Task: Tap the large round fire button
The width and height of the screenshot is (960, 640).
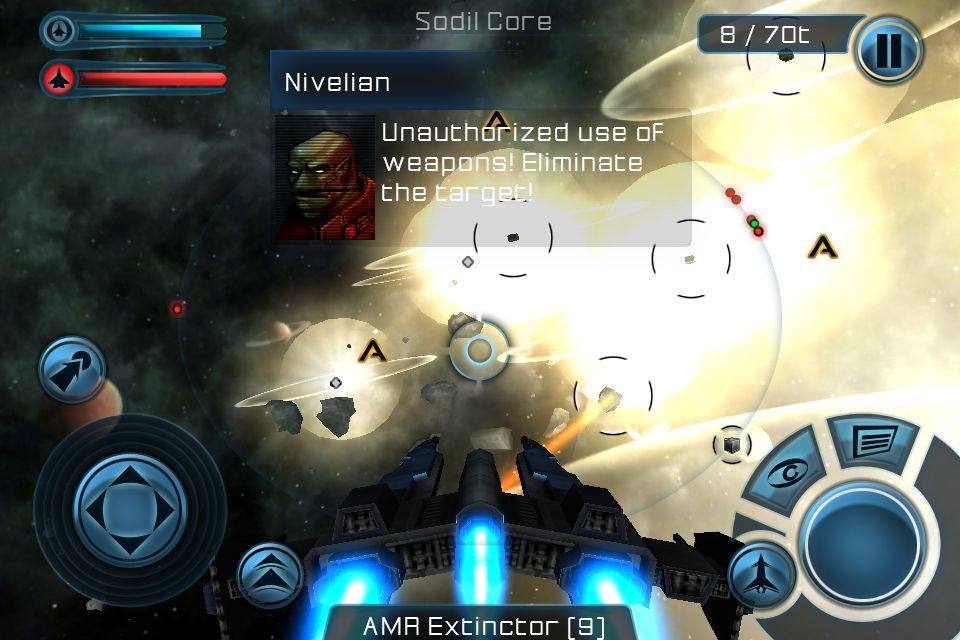Action: [862, 545]
